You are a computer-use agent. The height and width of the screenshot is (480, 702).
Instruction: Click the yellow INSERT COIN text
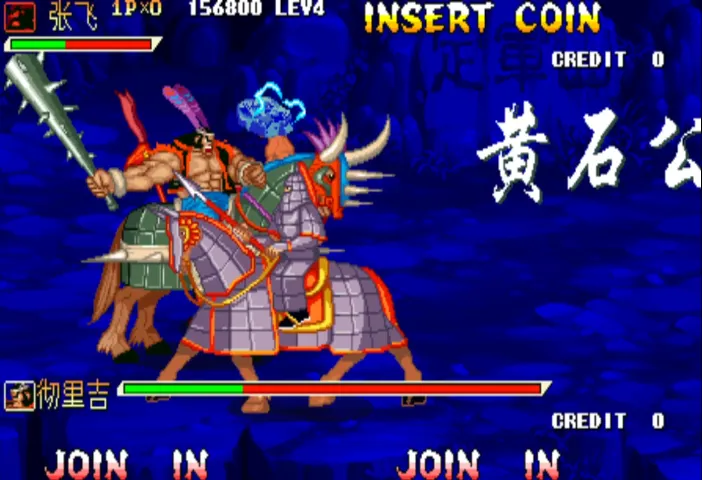(482, 19)
